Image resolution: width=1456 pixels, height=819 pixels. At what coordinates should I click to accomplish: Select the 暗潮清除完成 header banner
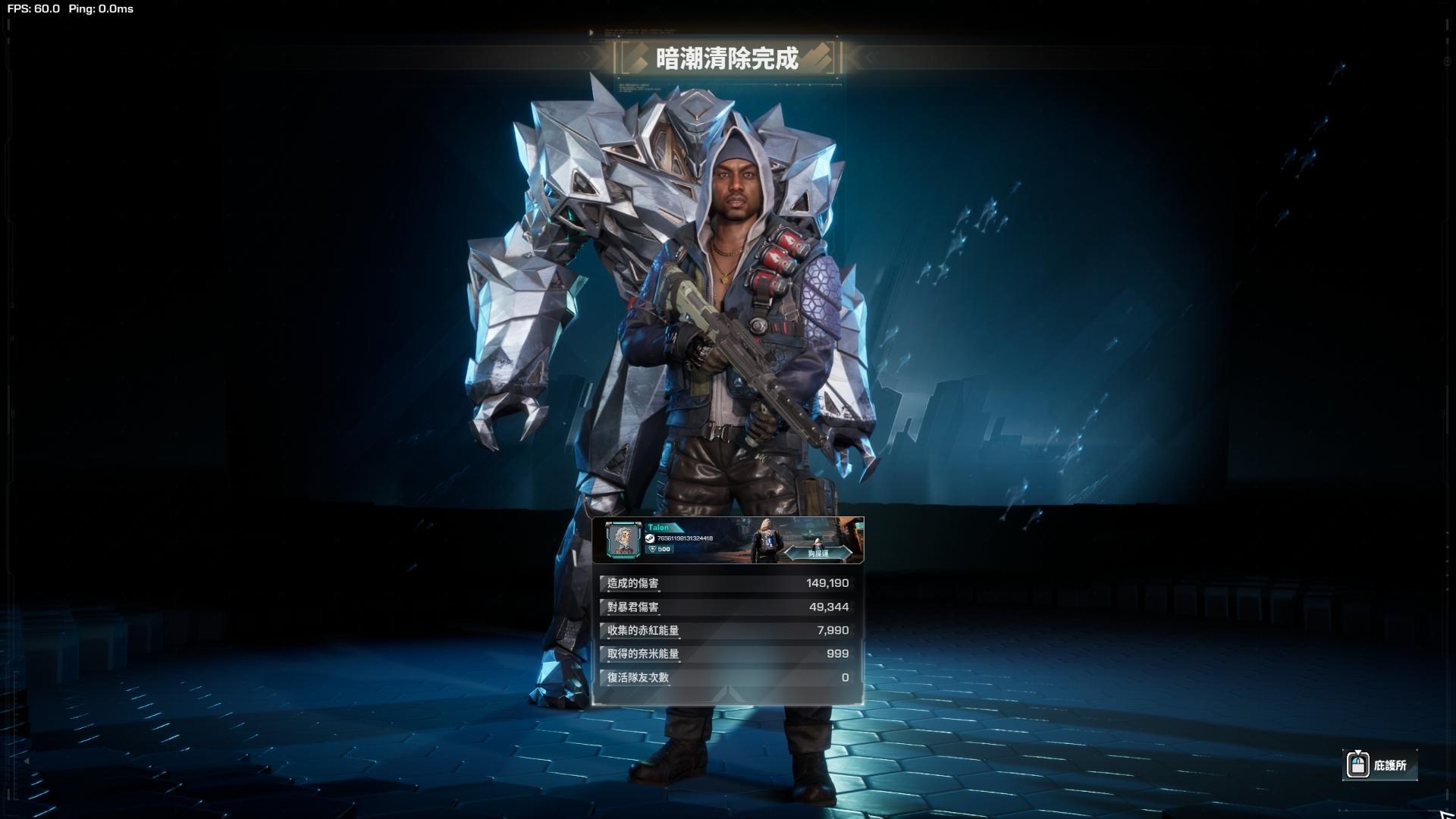pyautogui.click(x=728, y=60)
